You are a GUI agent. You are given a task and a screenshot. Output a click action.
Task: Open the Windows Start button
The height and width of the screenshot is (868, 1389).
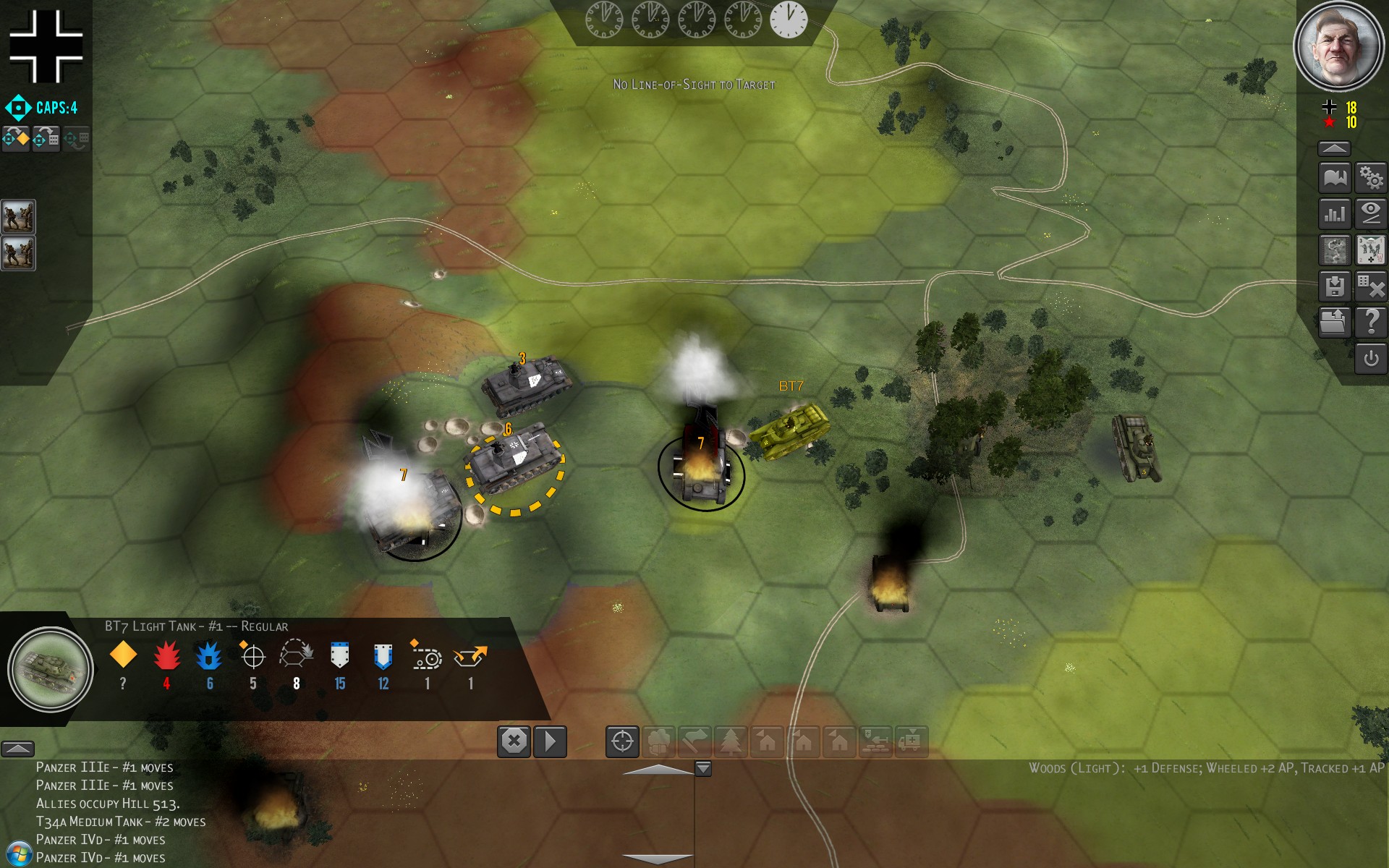[x=18, y=854]
